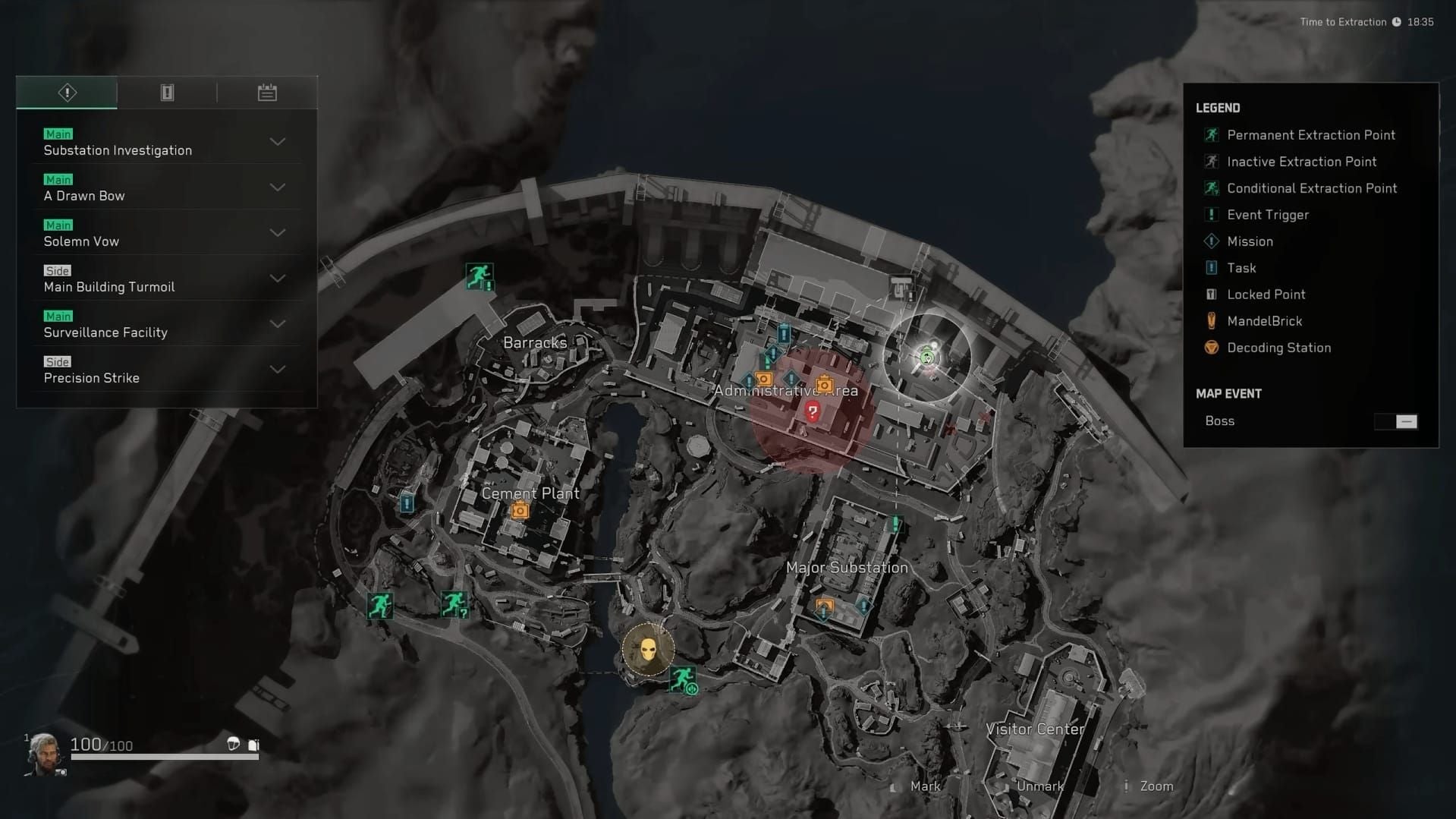Click the extraction runner icon below the boss mask

(682, 679)
